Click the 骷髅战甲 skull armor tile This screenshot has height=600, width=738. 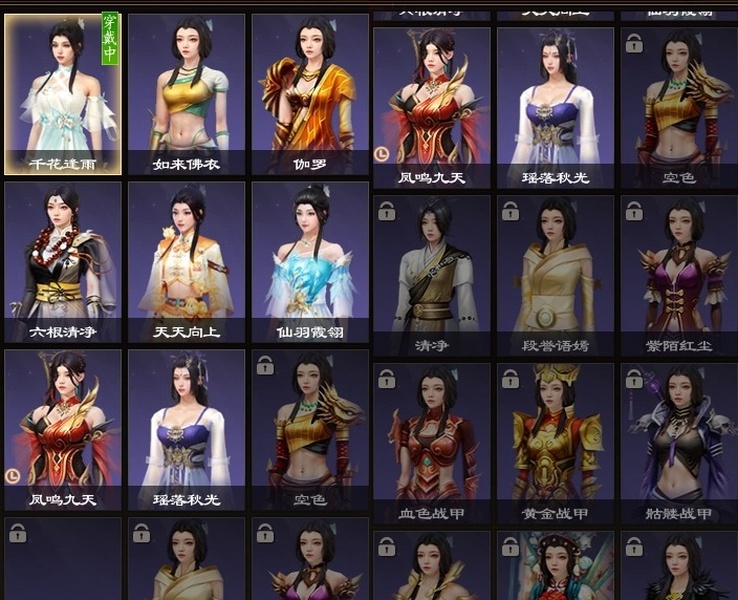(679, 443)
